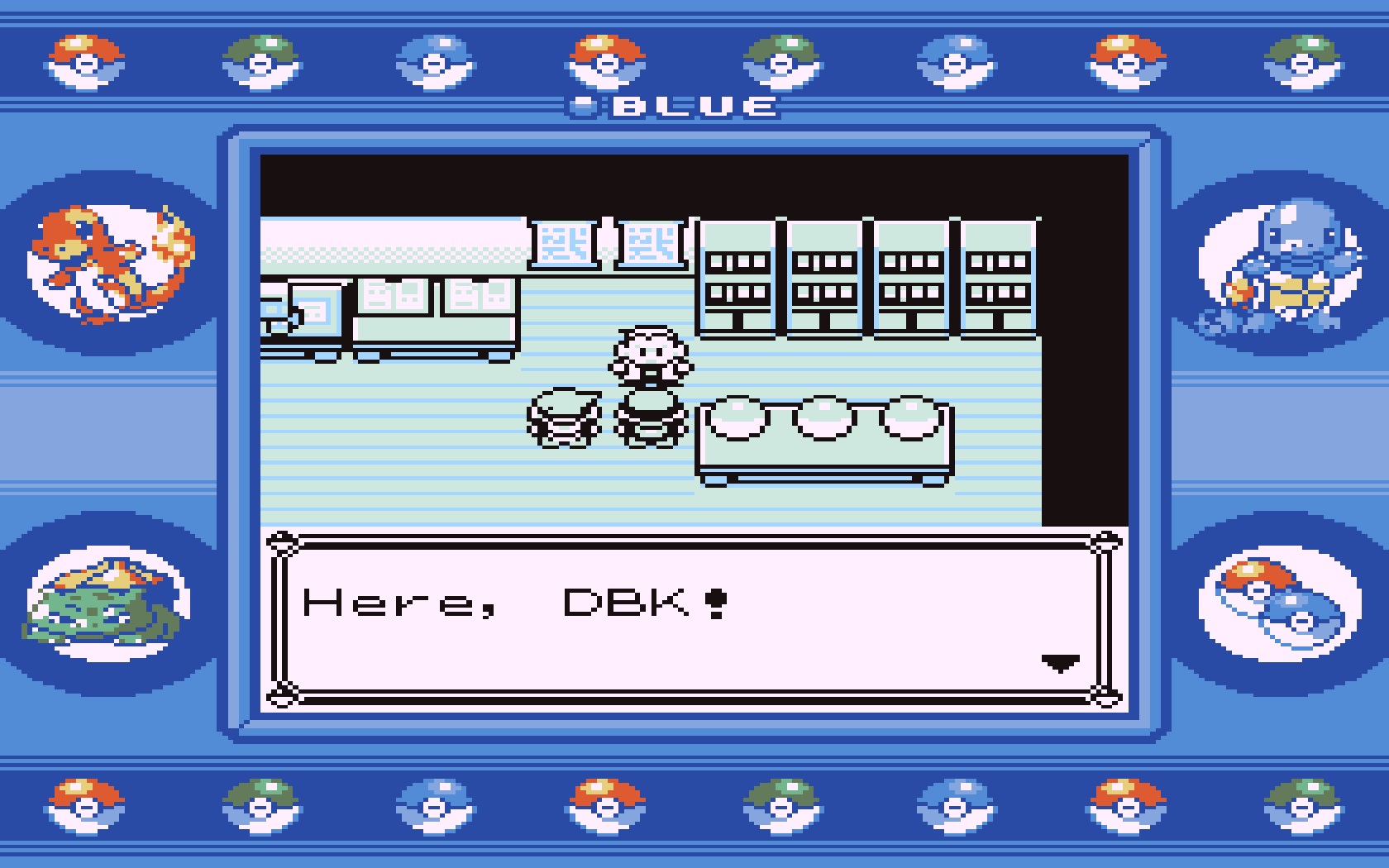Click the middle Poké Ball on the lab table

(x=823, y=417)
